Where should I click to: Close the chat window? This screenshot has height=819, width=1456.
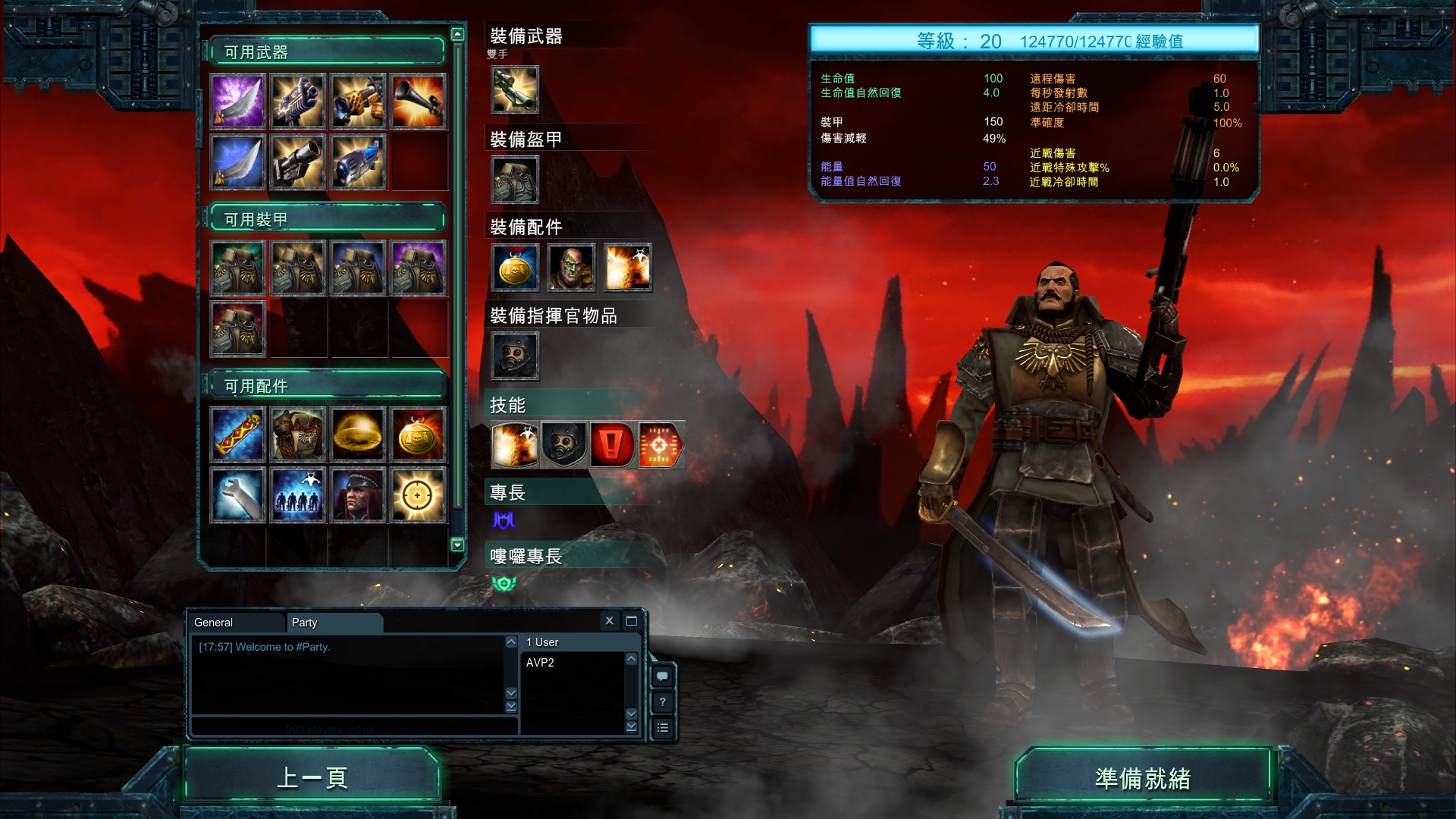tap(609, 621)
